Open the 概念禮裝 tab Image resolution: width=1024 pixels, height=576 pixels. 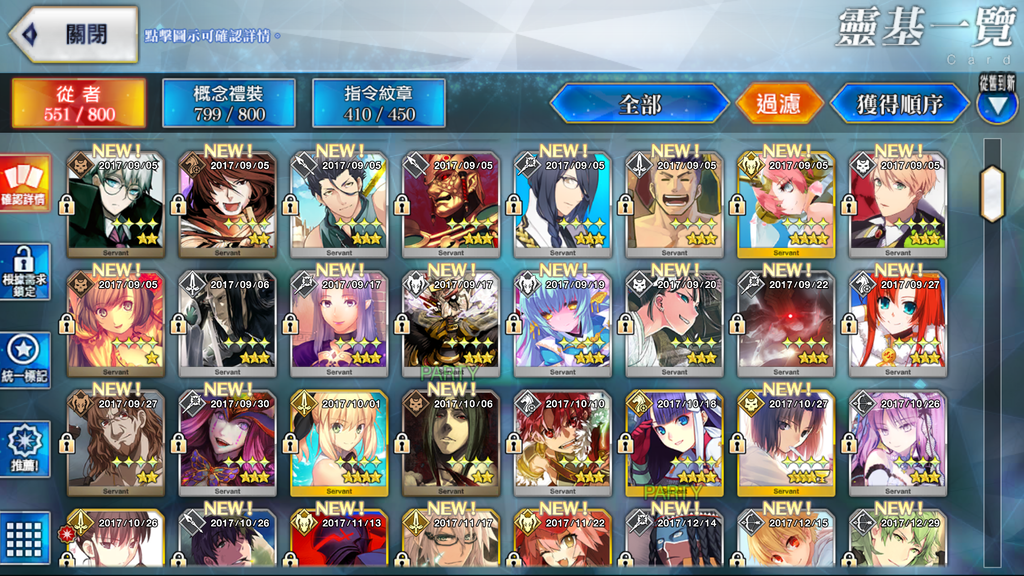pyautogui.click(x=229, y=103)
